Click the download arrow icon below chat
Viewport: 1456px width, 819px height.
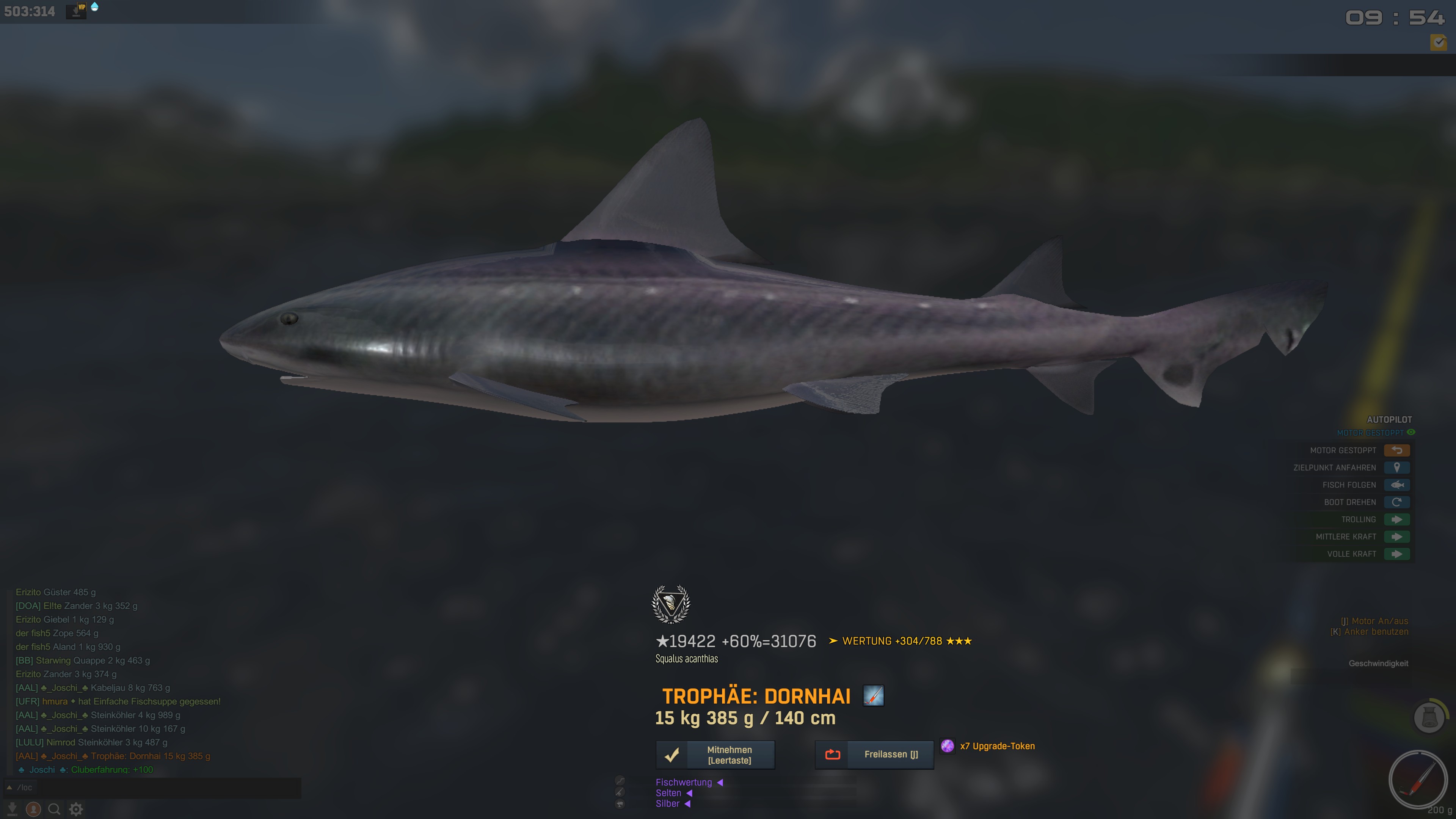click(x=12, y=810)
